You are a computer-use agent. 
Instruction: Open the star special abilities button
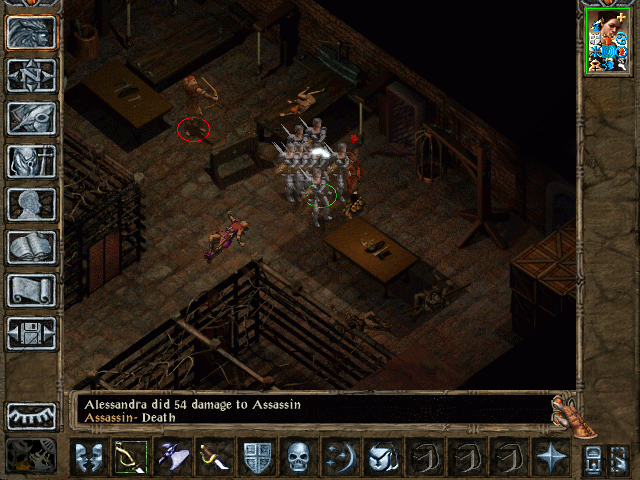click(x=550, y=457)
